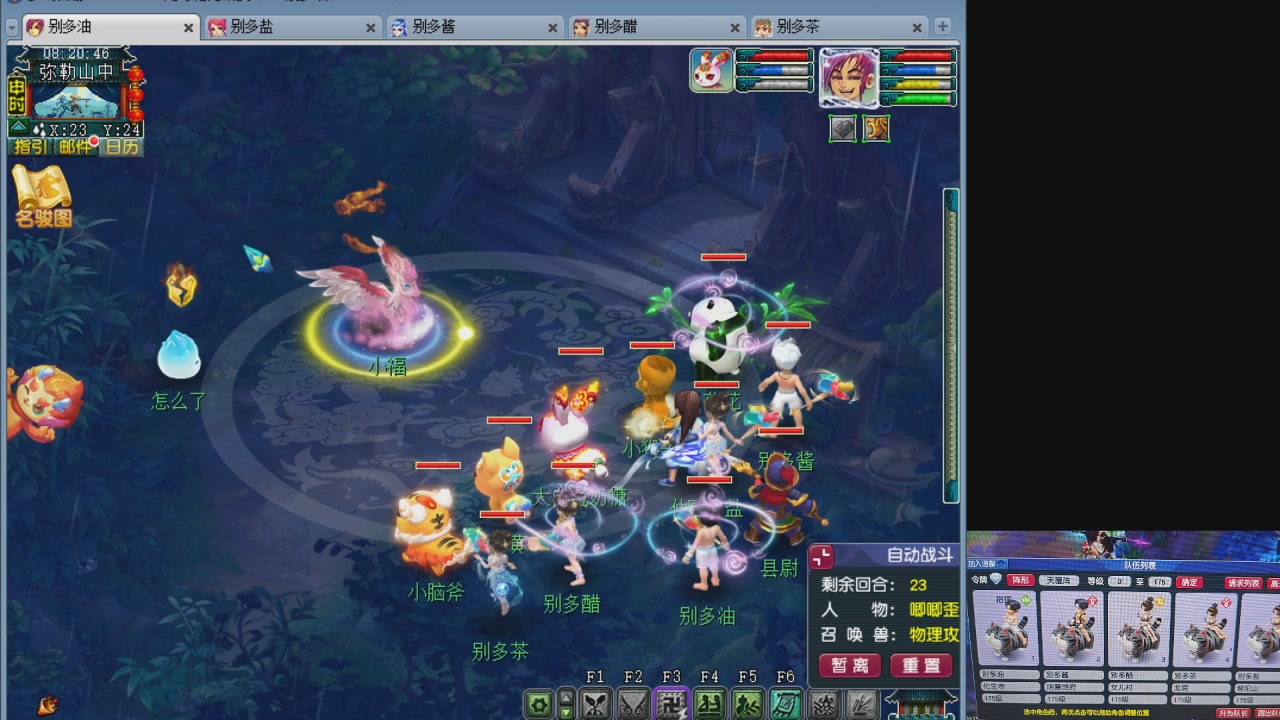1280x720 pixels.
Task: Toggle the down arrow beside the skill bar gear
Action: 565,712
